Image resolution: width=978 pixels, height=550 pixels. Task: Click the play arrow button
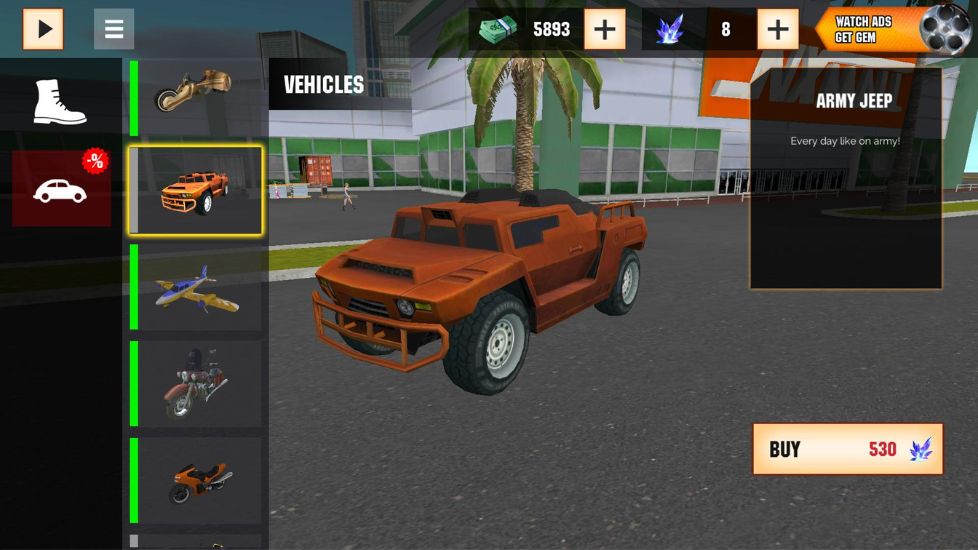(44, 29)
